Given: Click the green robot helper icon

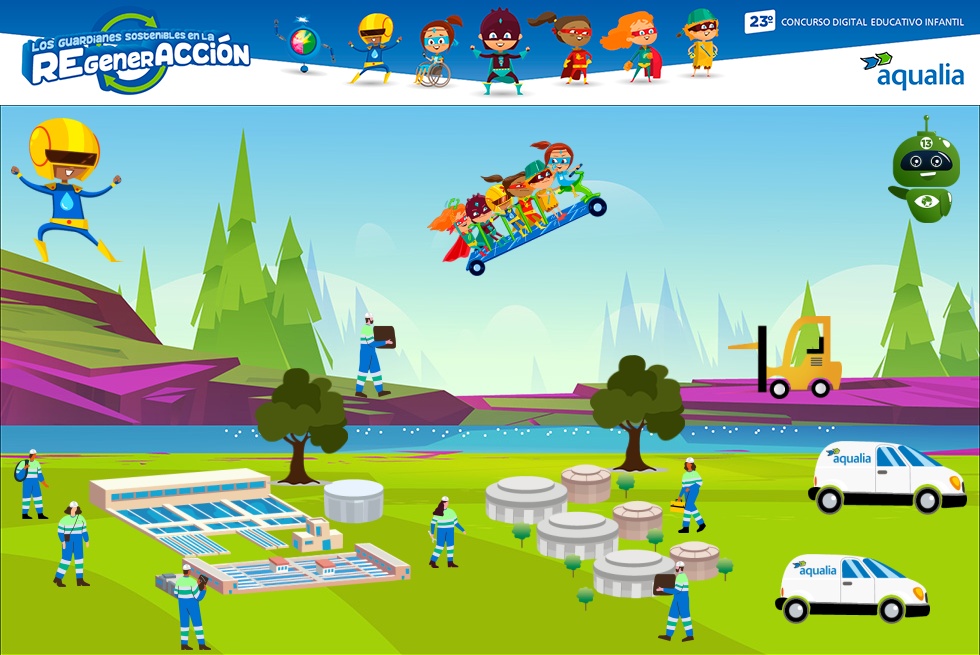Looking at the screenshot, I should point(925,172).
